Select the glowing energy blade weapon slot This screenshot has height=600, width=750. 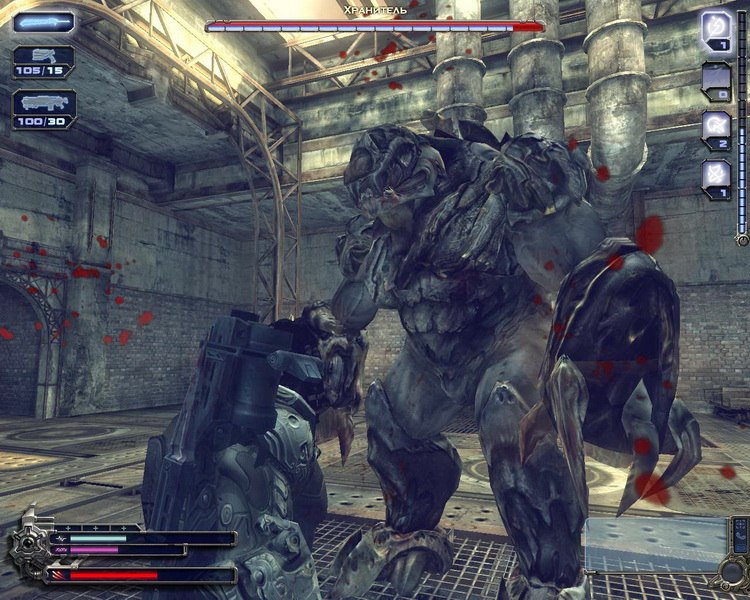tap(43, 21)
